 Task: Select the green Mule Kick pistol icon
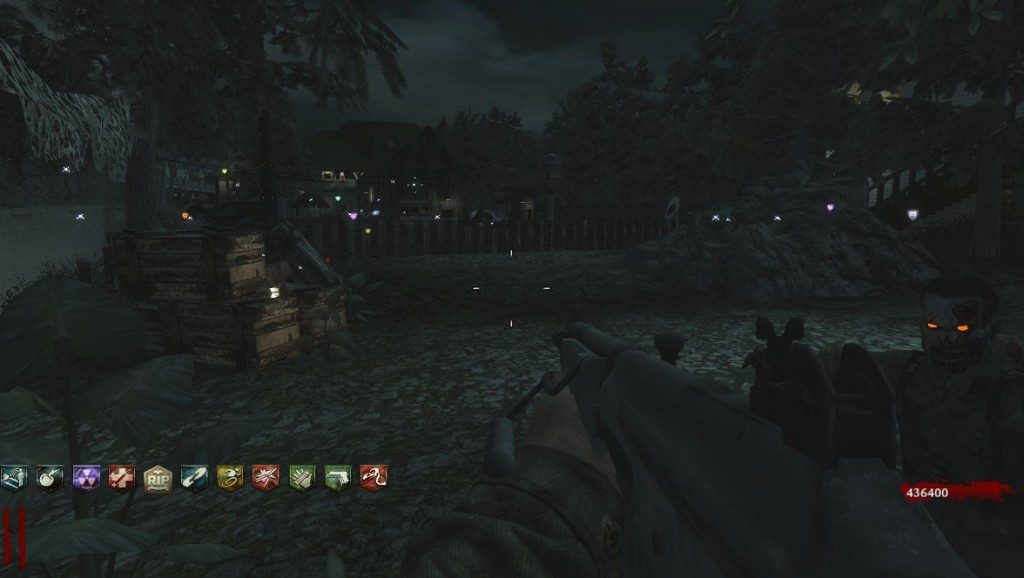coord(337,477)
